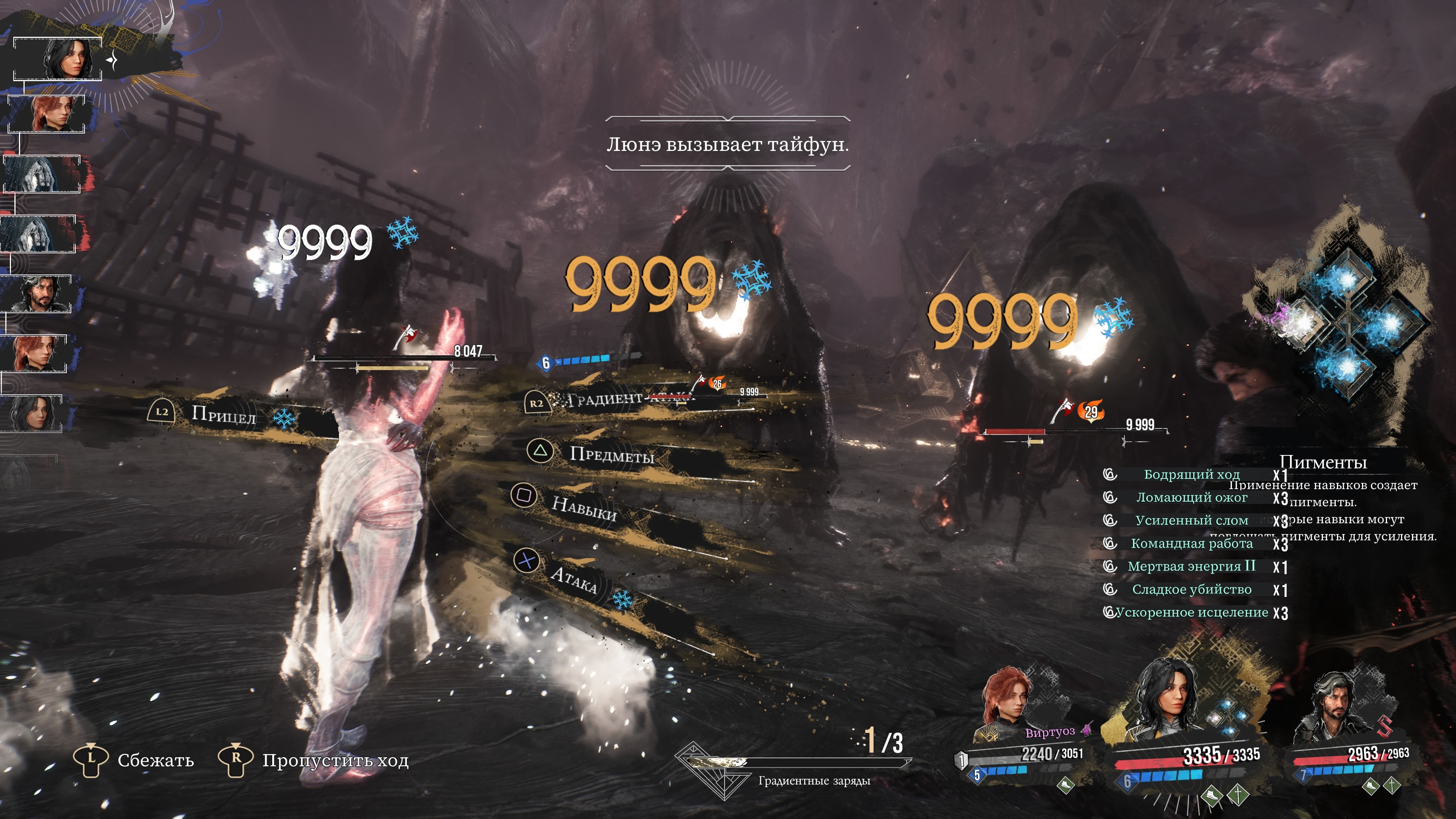This screenshot has width=1456, height=819.
Task: Choose the Командная работа effect row
Action: click(x=1191, y=544)
